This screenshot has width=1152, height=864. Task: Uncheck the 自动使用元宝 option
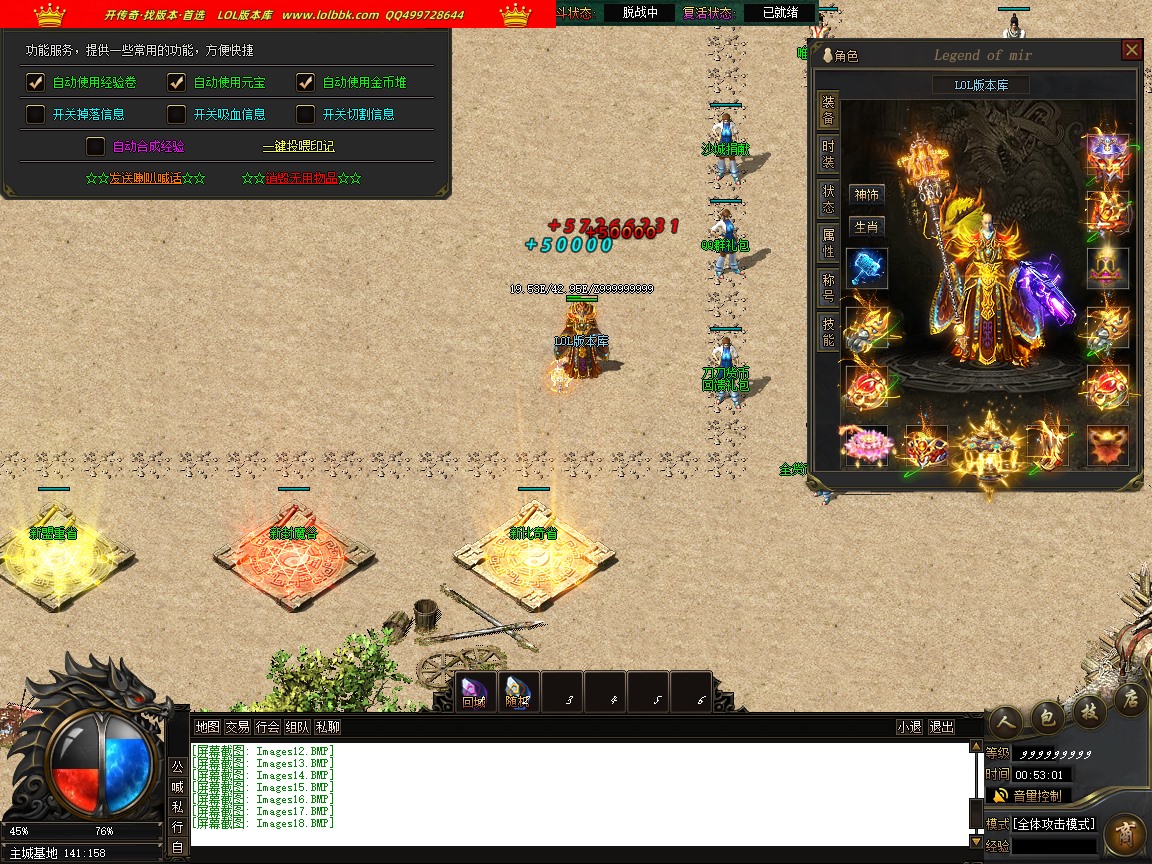[177, 82]
